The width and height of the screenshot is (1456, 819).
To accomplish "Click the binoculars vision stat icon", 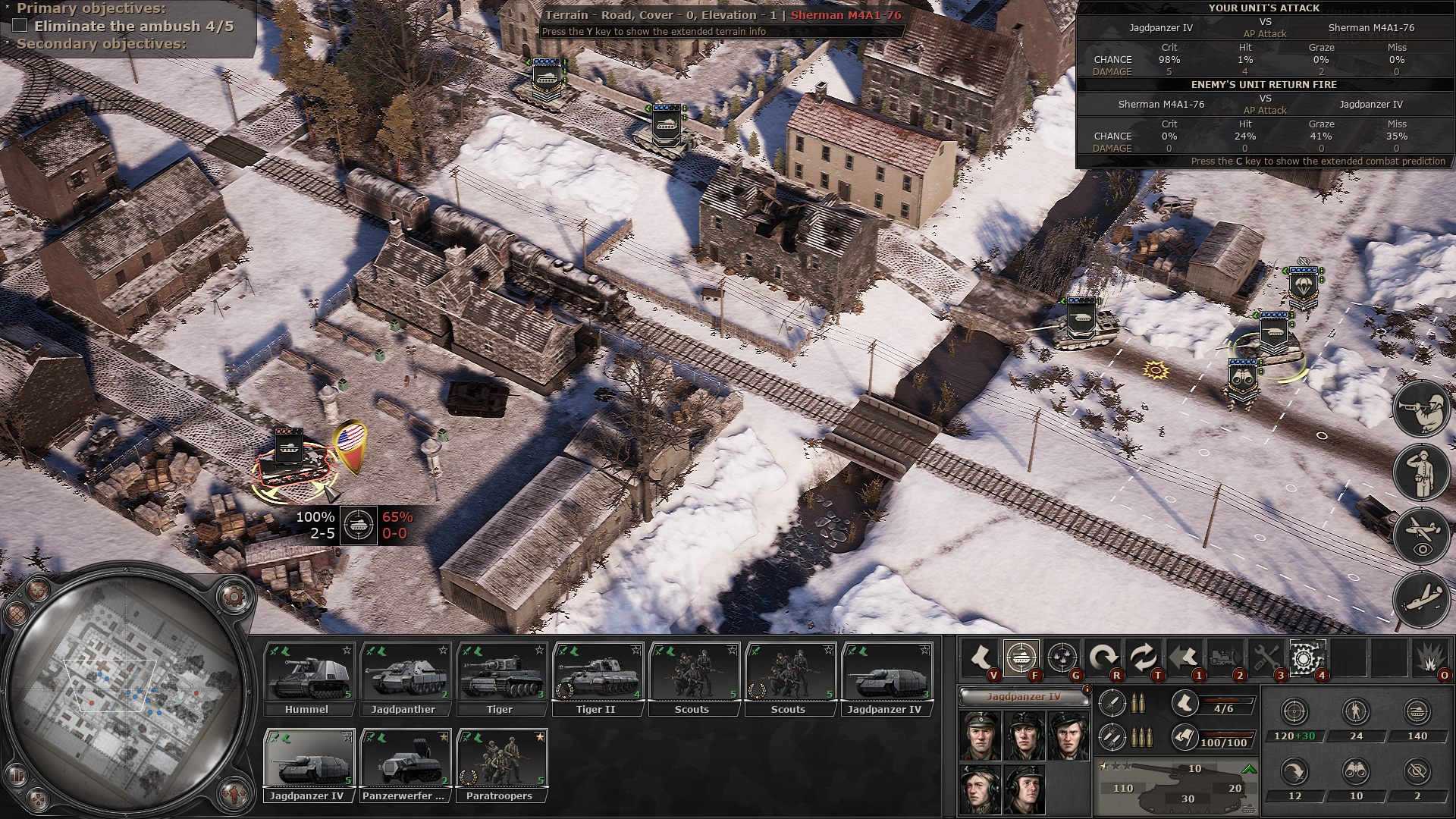I will [1355, 772].
